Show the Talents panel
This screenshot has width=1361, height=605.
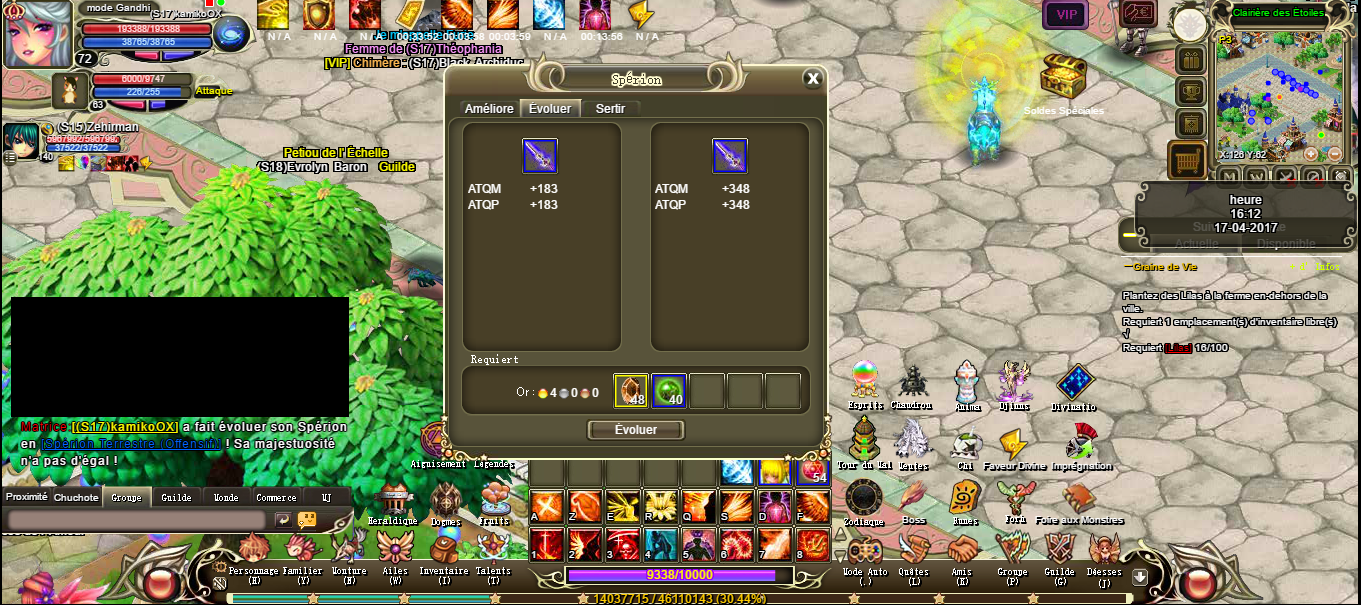click(493, 550)
